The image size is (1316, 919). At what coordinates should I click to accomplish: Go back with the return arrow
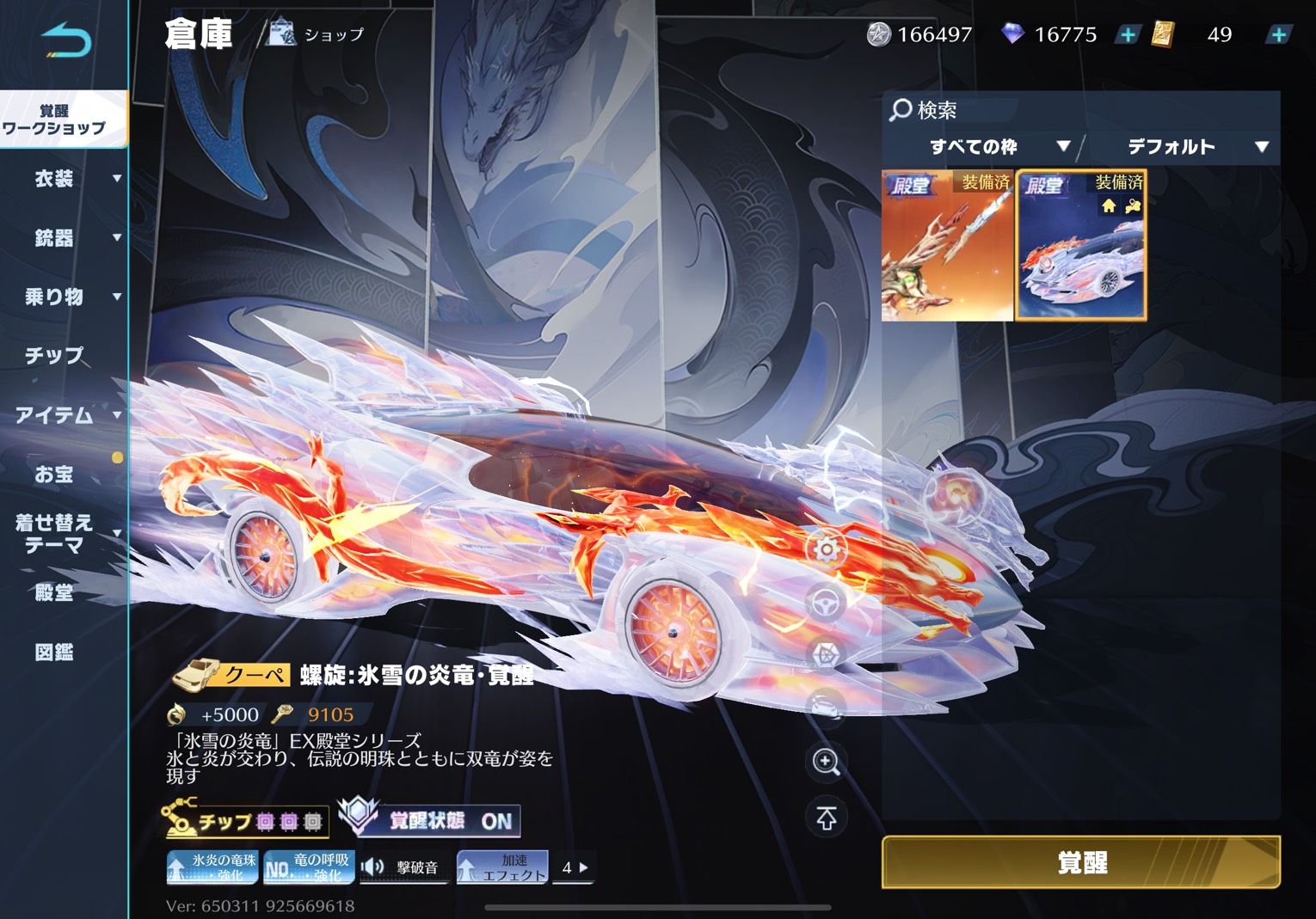pyautogui.click(x=65, y=40)
